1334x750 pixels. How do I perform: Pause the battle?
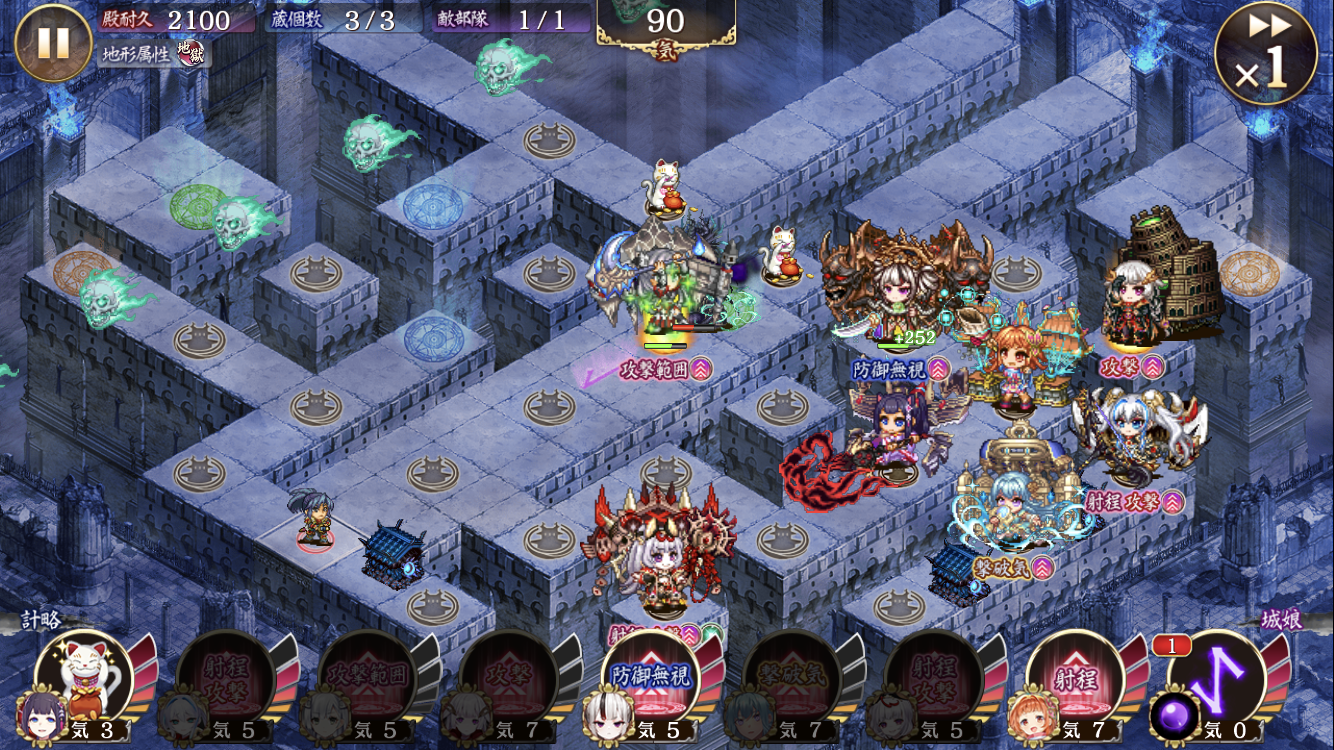point(53,42)
